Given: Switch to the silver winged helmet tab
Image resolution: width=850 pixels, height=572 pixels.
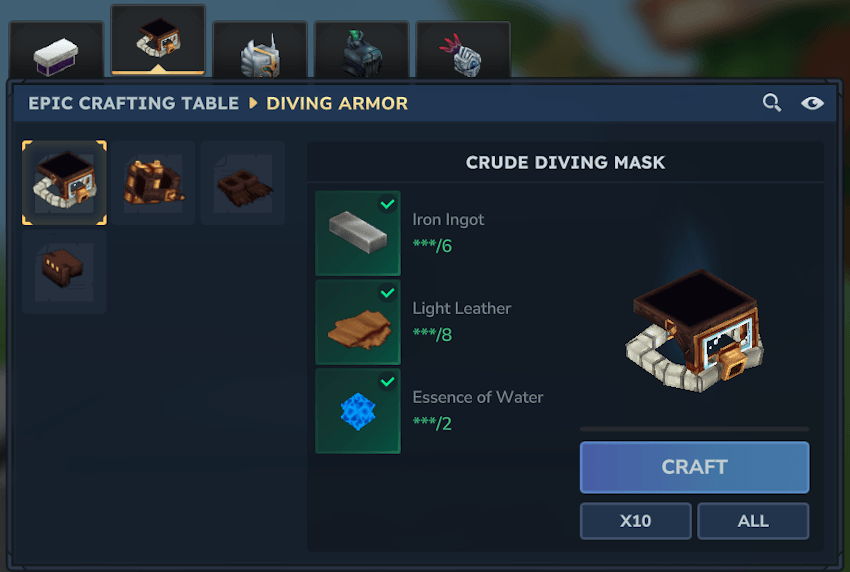Looking at the screenshot, I should pos(260,52).
